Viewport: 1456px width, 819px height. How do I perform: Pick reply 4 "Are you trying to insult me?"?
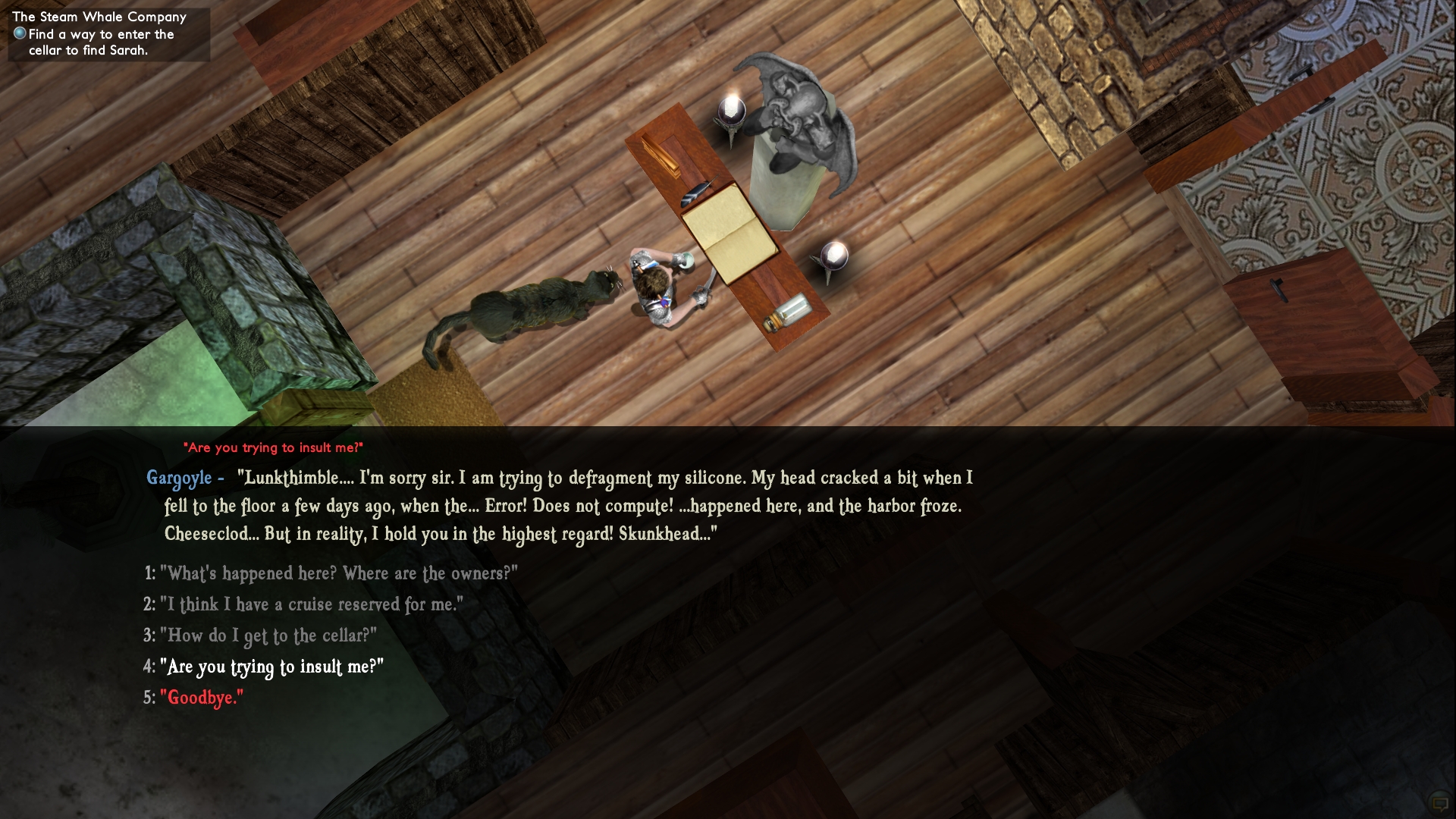pos(271,667)
